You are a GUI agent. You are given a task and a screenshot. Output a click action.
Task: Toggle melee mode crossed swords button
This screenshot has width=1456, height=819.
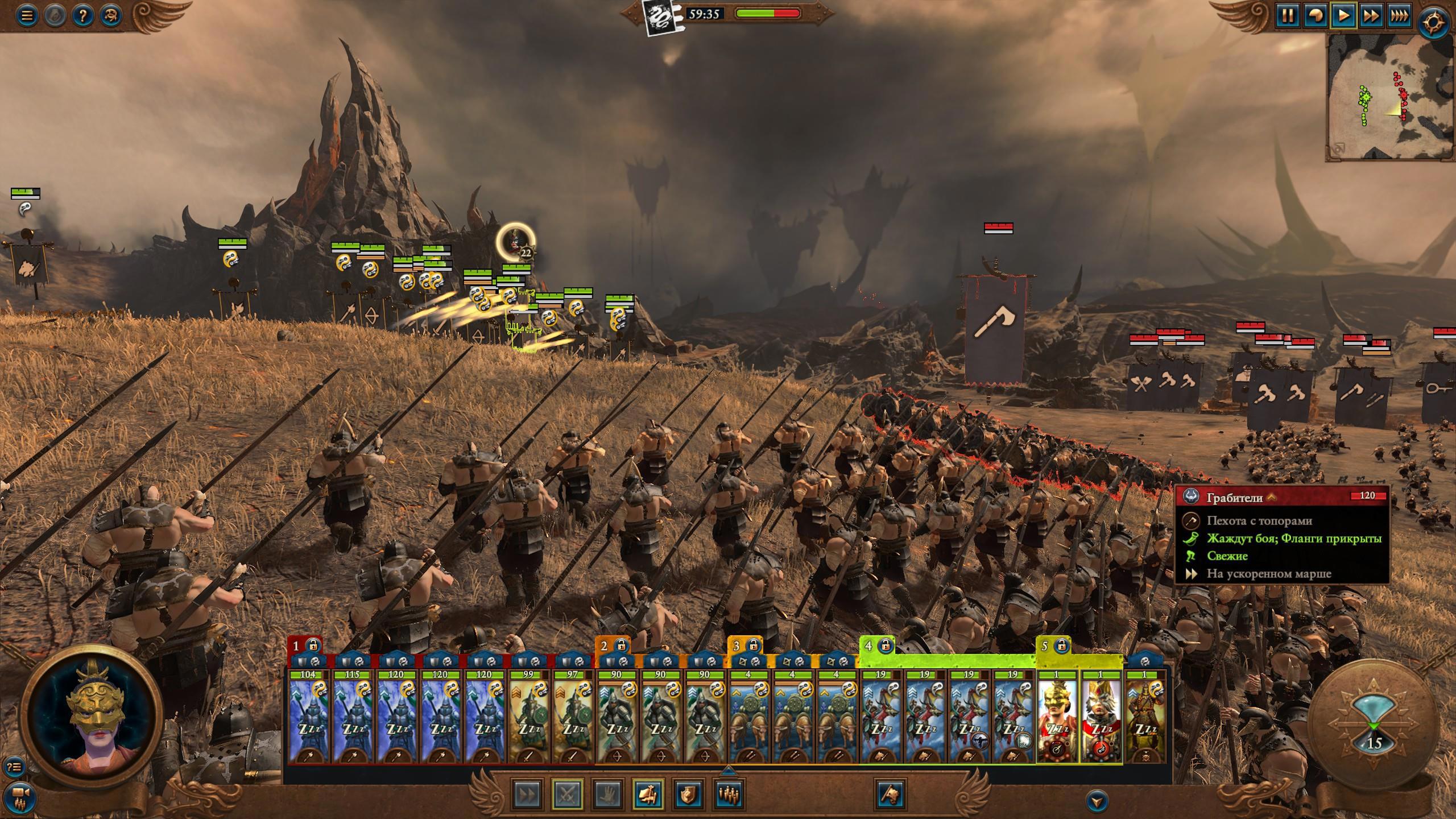point(568,794)
